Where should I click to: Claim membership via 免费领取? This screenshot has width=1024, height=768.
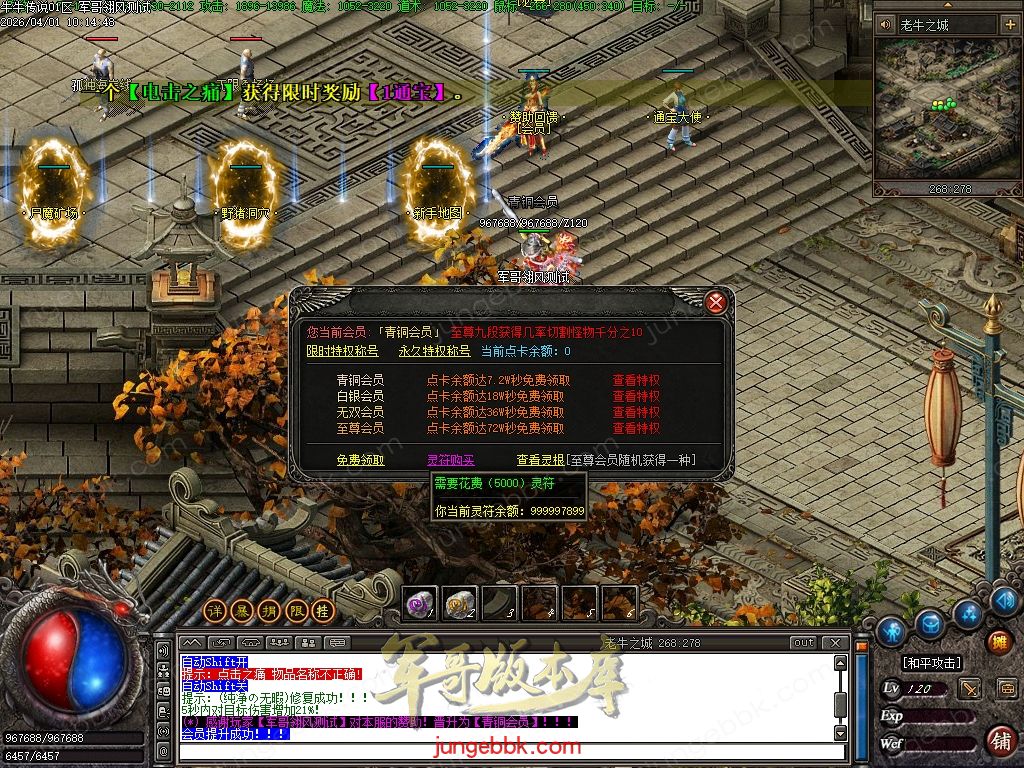click(x=360, y=460)
